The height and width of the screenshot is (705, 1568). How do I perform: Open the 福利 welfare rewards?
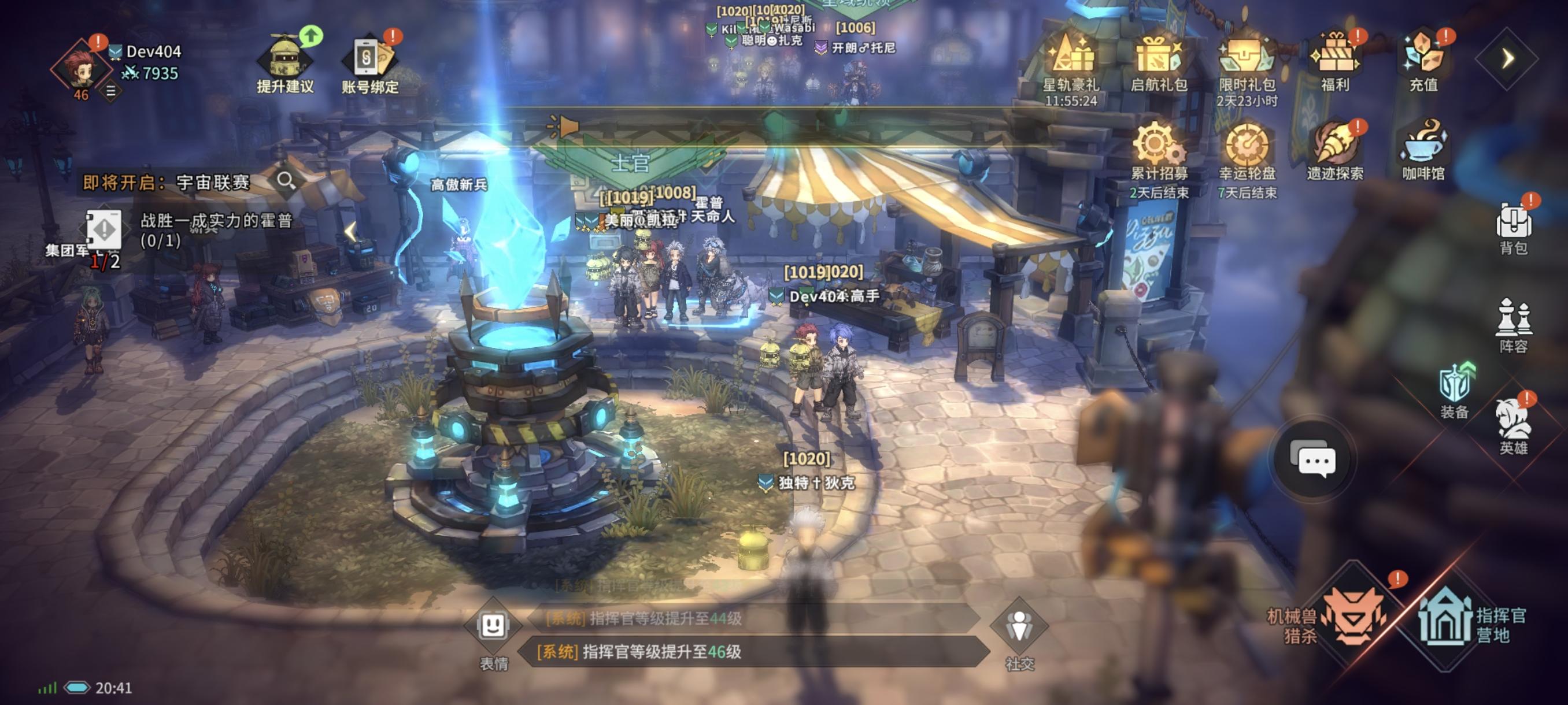tap(1334, 60)
